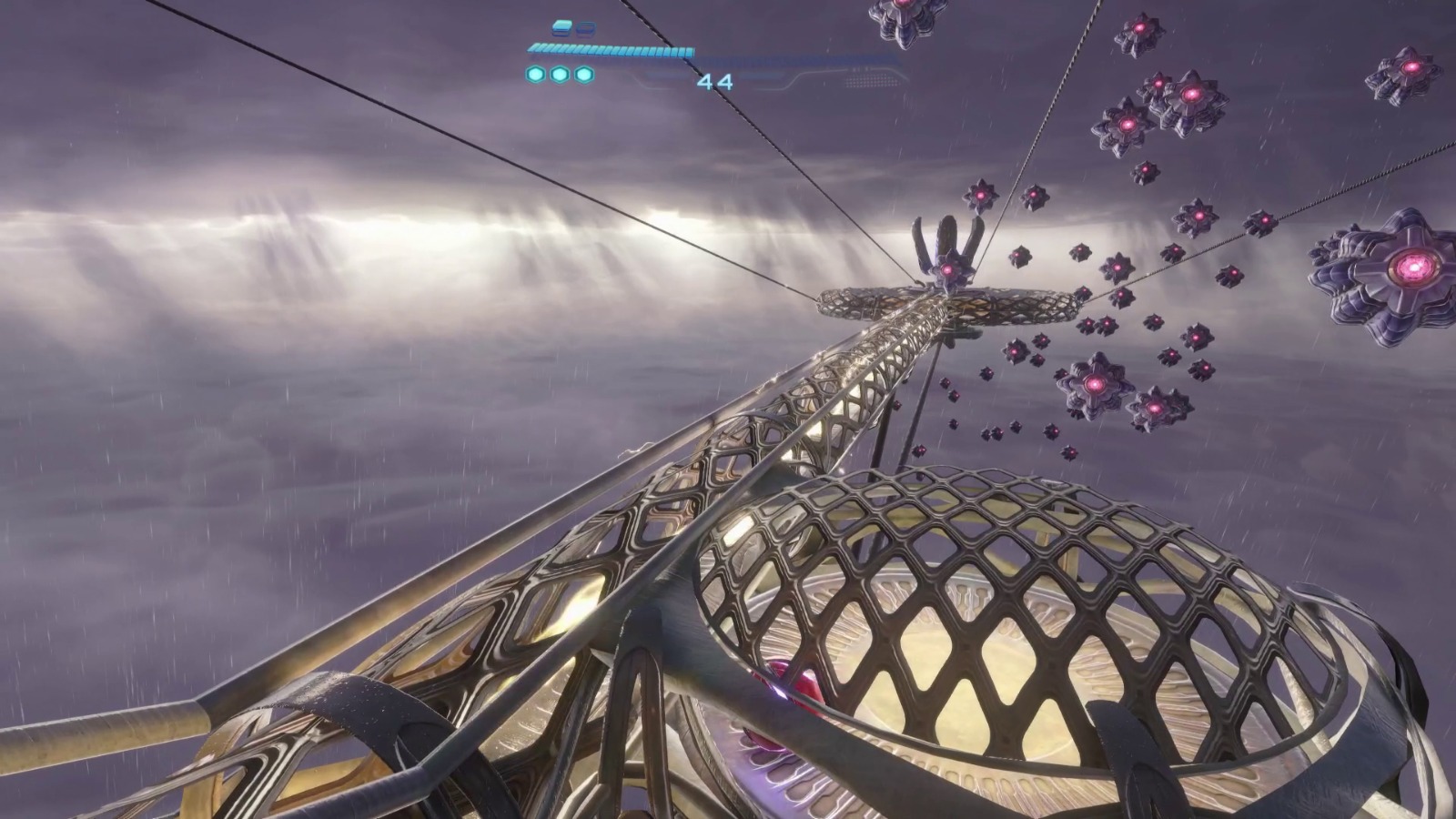The height and width of the screenshot is (819, 1456).
Task: Click the middle grenade hexagon icon
Action: click(560, 75)
